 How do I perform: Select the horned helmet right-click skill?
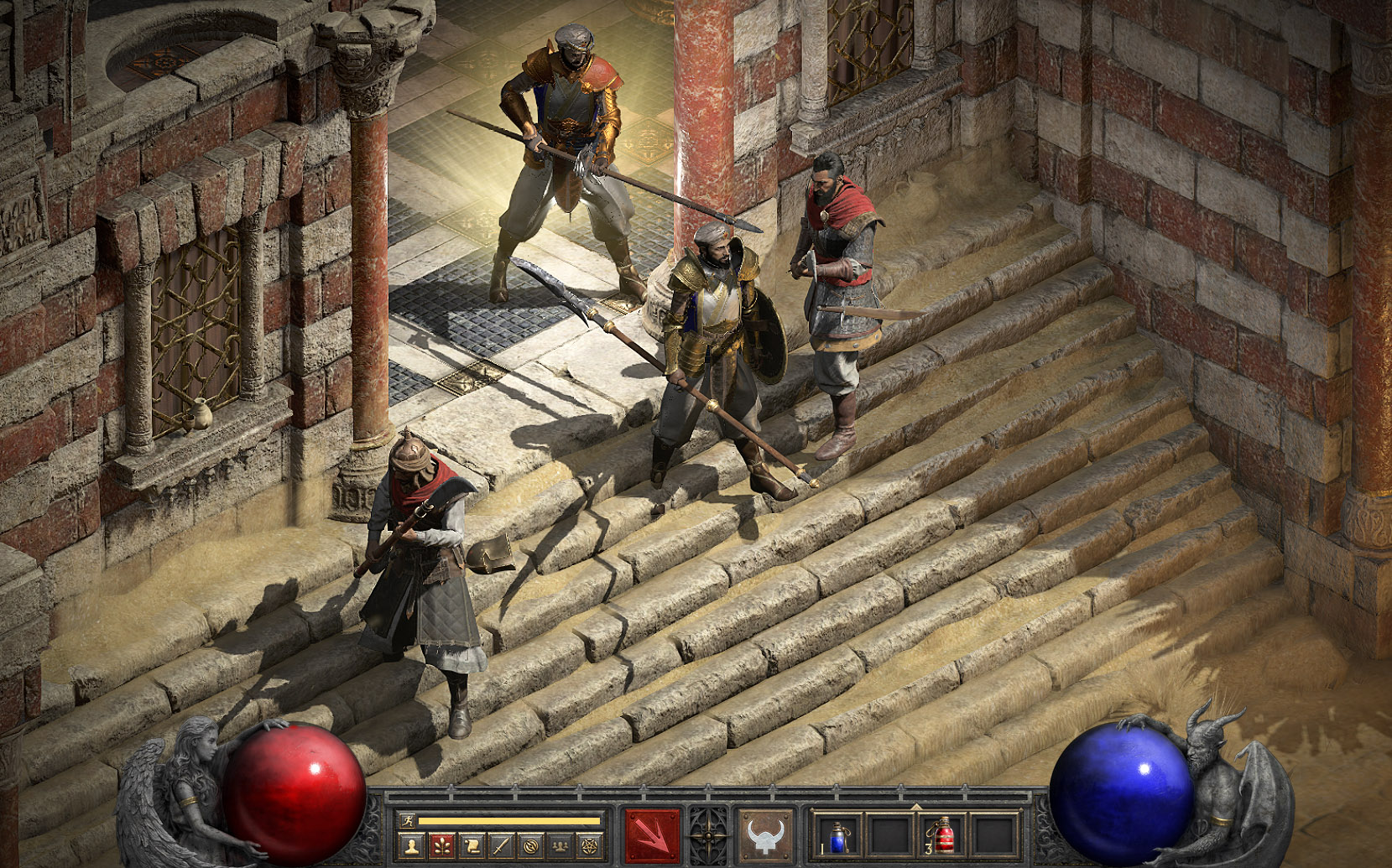tap(764, 835)
